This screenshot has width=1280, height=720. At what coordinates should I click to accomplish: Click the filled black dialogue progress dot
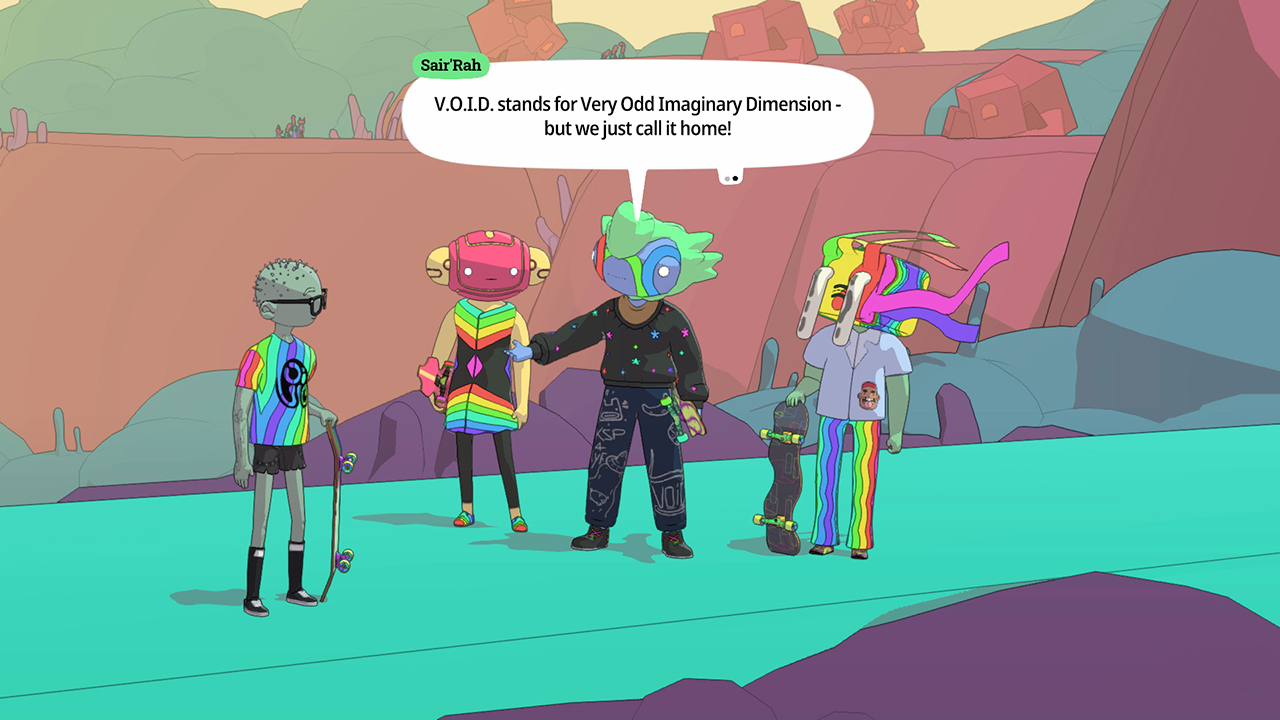pos(737,178)
